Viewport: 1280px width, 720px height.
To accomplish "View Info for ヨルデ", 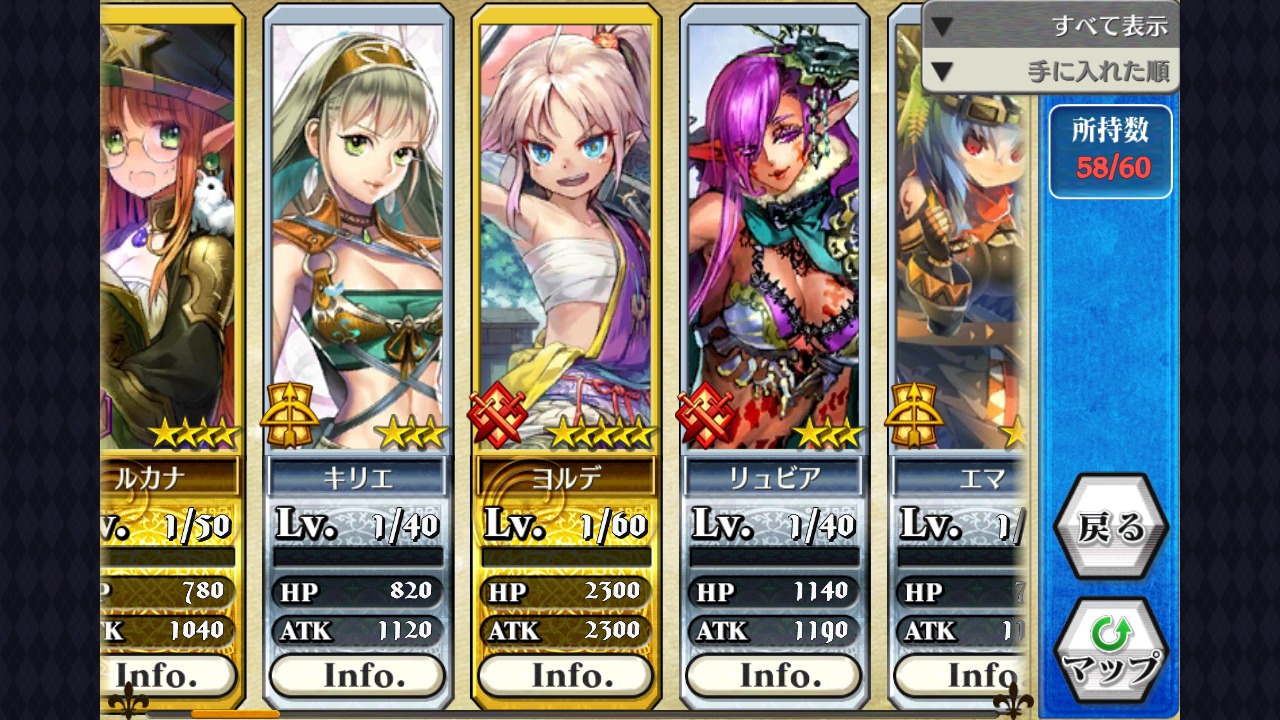I will tap(565, 676).
